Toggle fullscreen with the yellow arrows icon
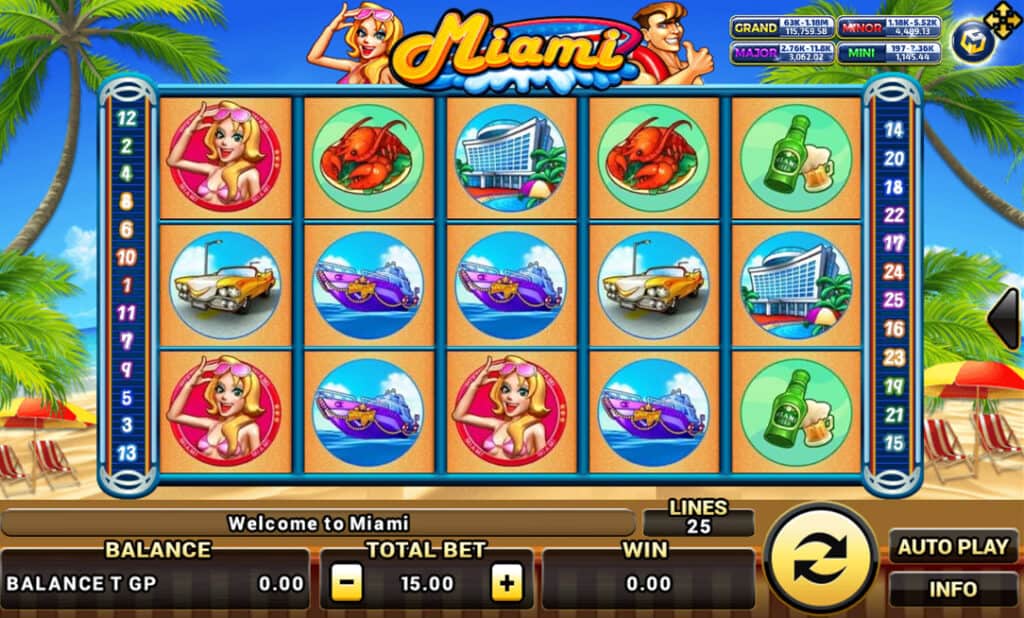 pyautogui.click(x=1000, y=19)
